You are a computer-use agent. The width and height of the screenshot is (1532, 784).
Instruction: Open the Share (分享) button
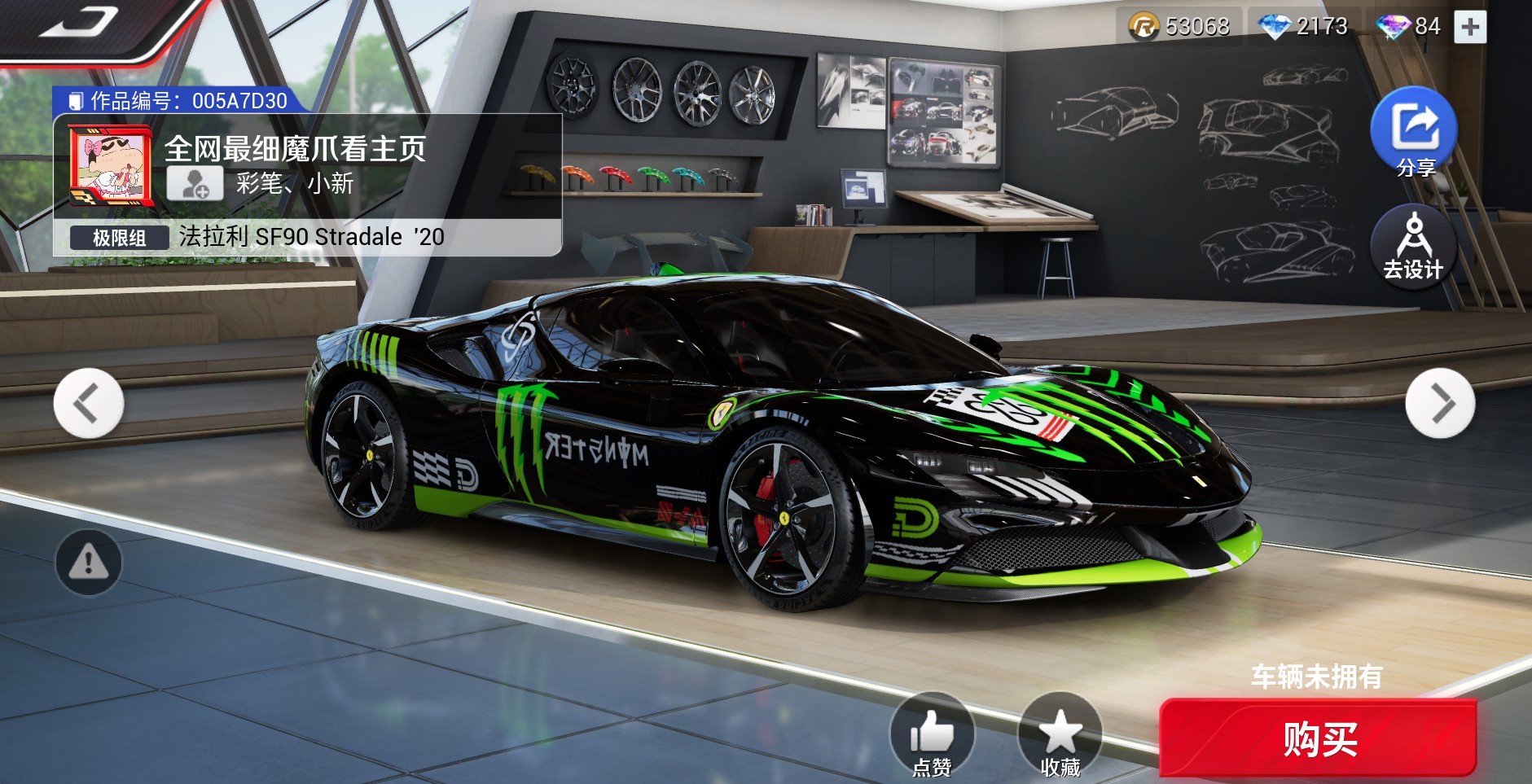(1414, 130)
